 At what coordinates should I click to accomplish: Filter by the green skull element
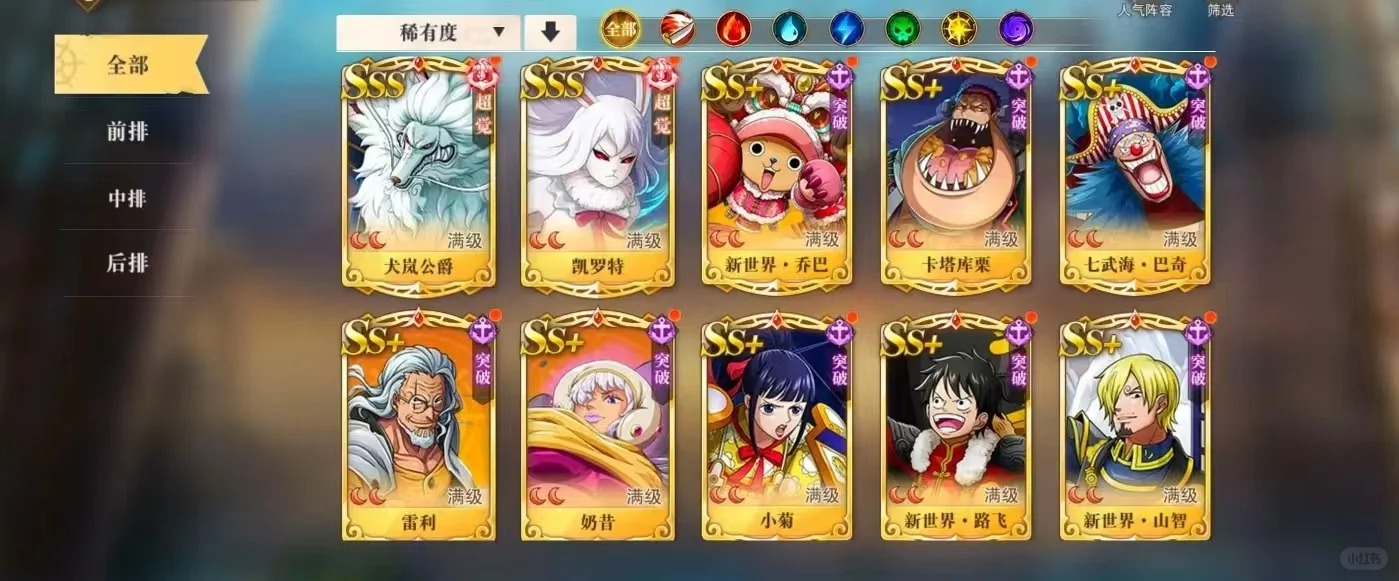pyautogui.click(x=903, y=30)
